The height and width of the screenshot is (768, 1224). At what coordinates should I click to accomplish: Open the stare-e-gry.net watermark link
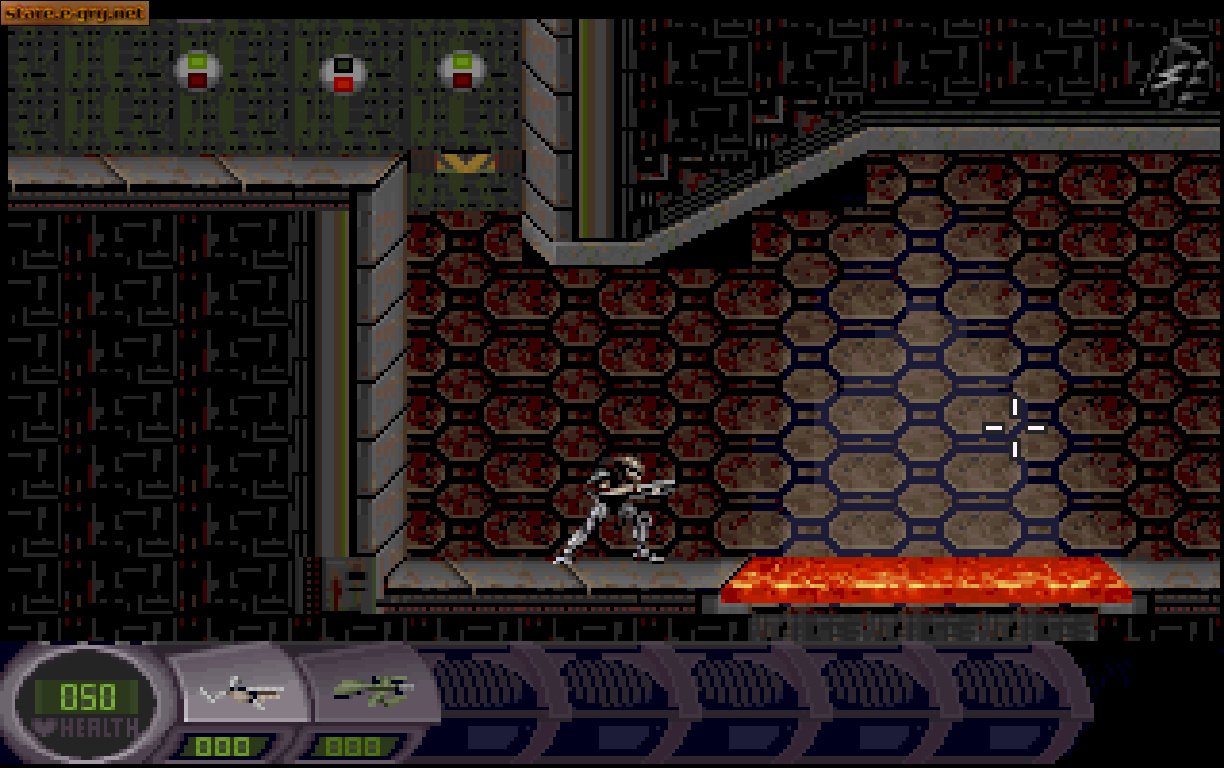tap(75, 13)
